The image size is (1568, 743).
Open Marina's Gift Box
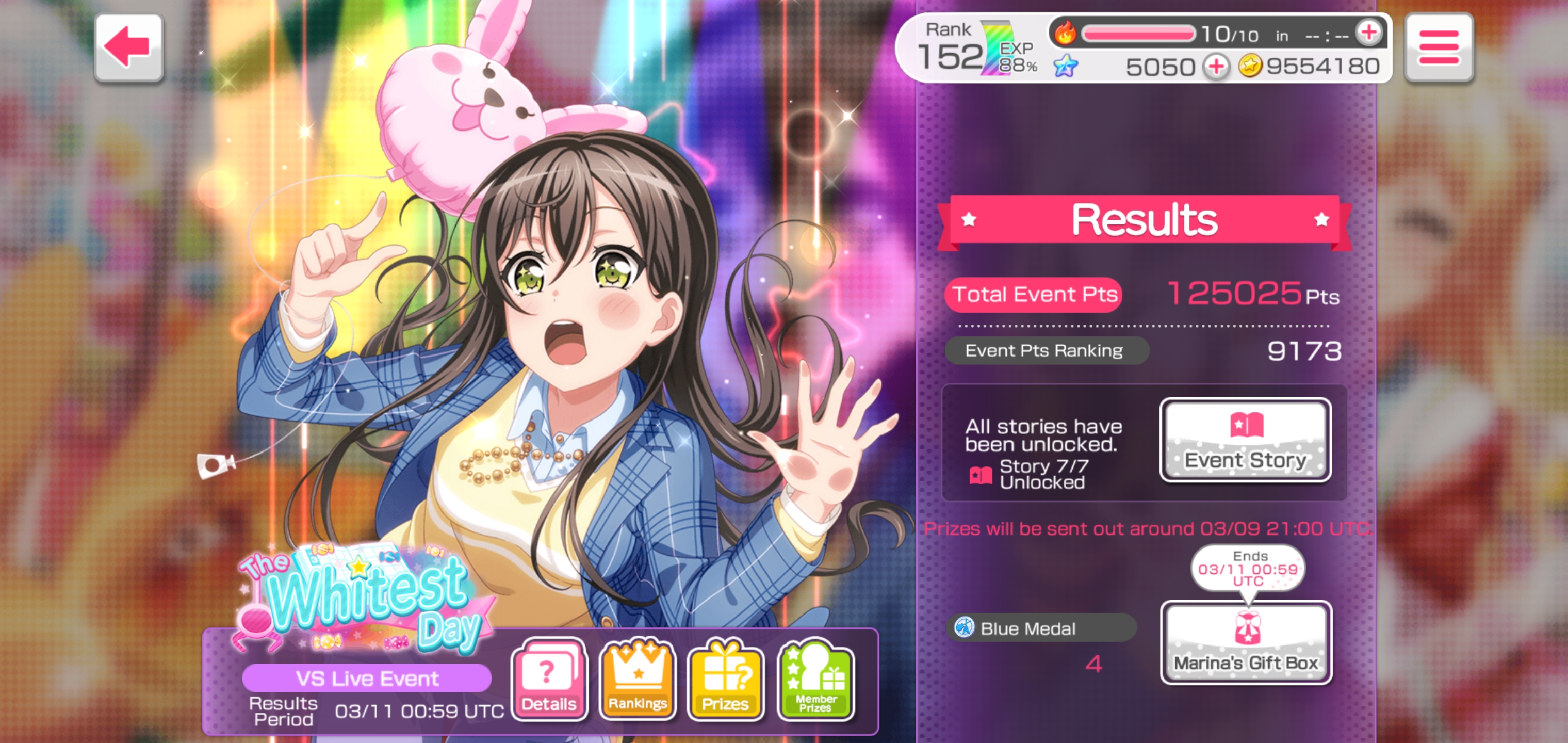tap(1246, 642)
